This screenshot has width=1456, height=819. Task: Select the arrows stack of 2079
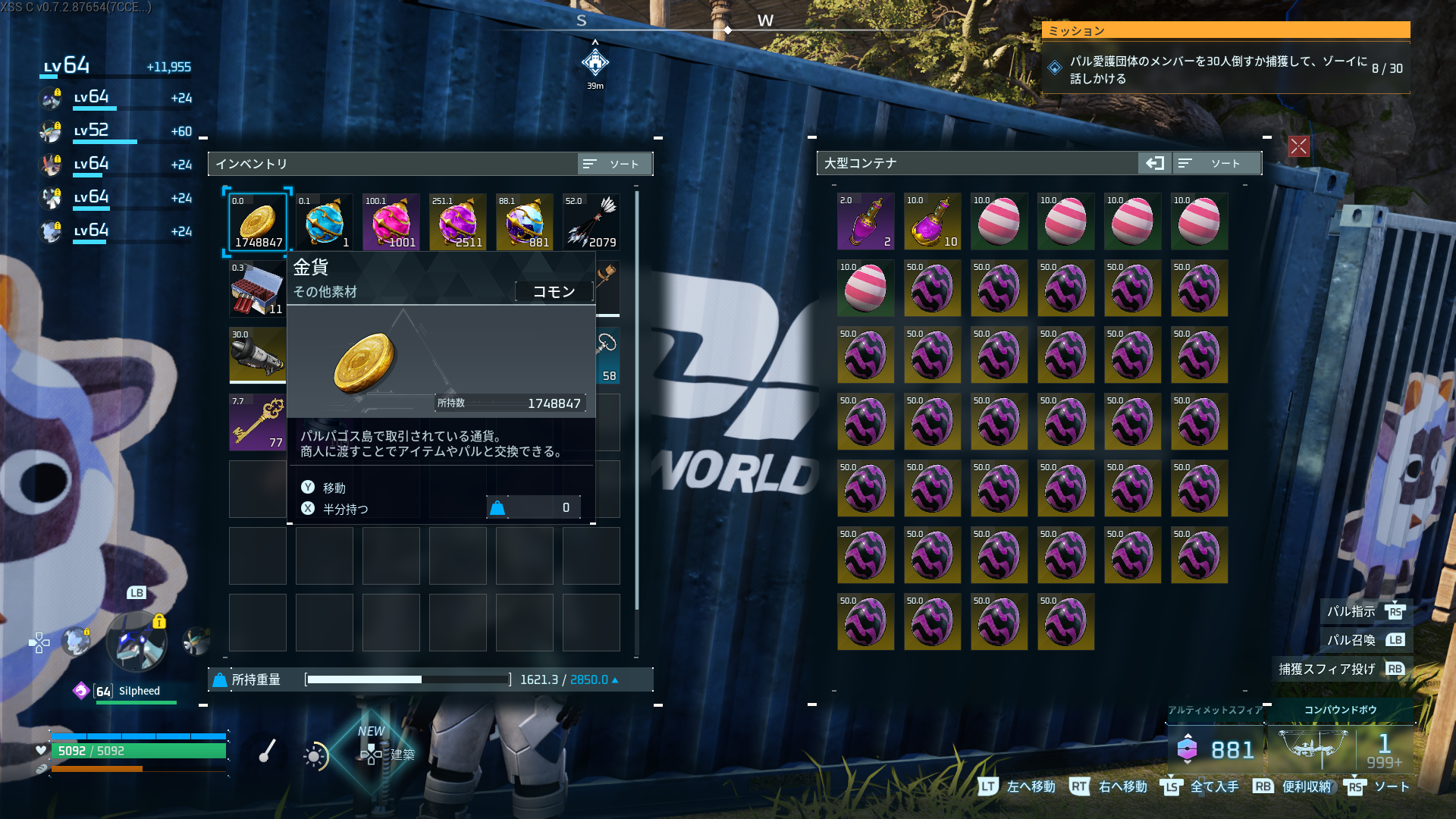591,221
